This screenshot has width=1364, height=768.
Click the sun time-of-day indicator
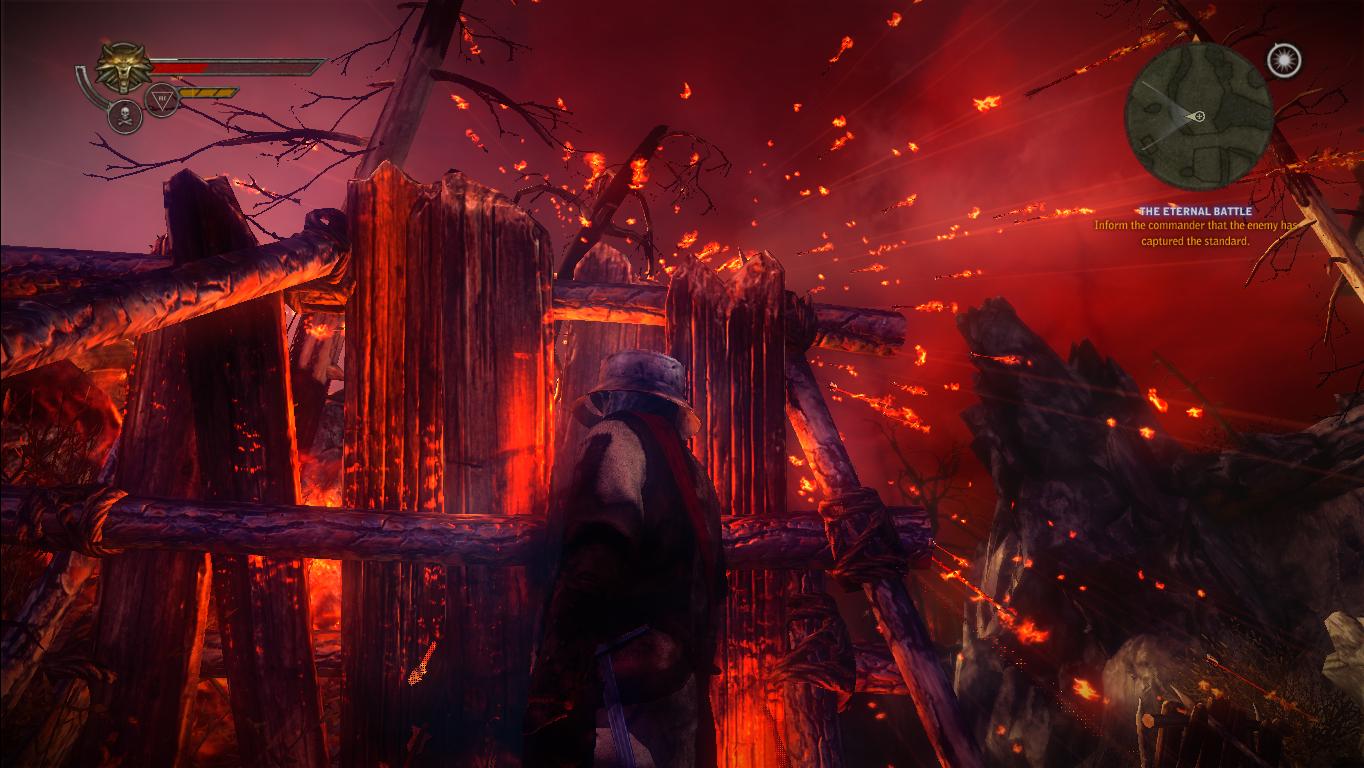[1283, 61]
